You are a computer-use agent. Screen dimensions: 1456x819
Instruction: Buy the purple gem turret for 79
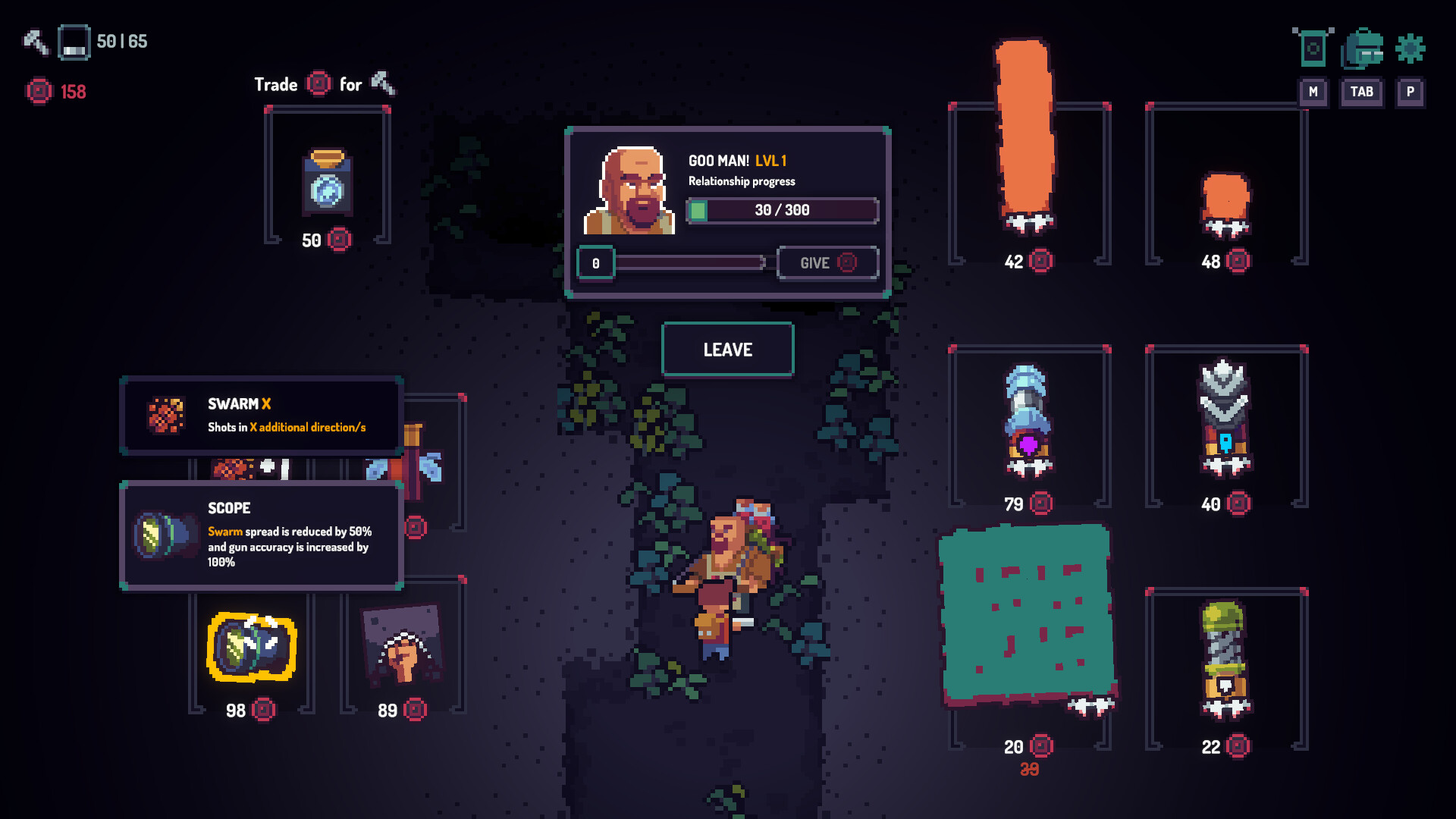[x=1028, y=421]
